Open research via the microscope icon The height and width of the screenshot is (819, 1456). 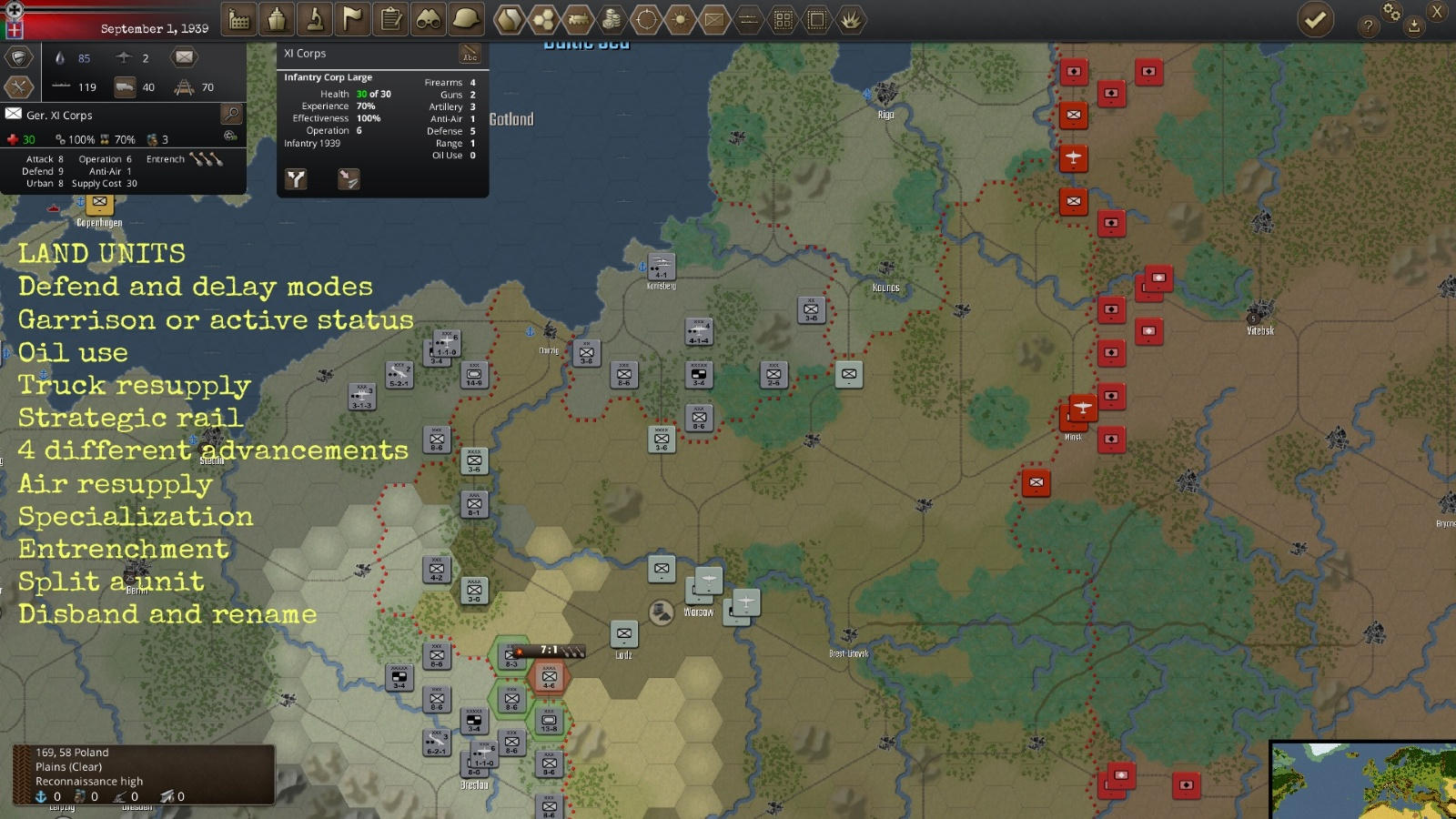tap(315, 20)
